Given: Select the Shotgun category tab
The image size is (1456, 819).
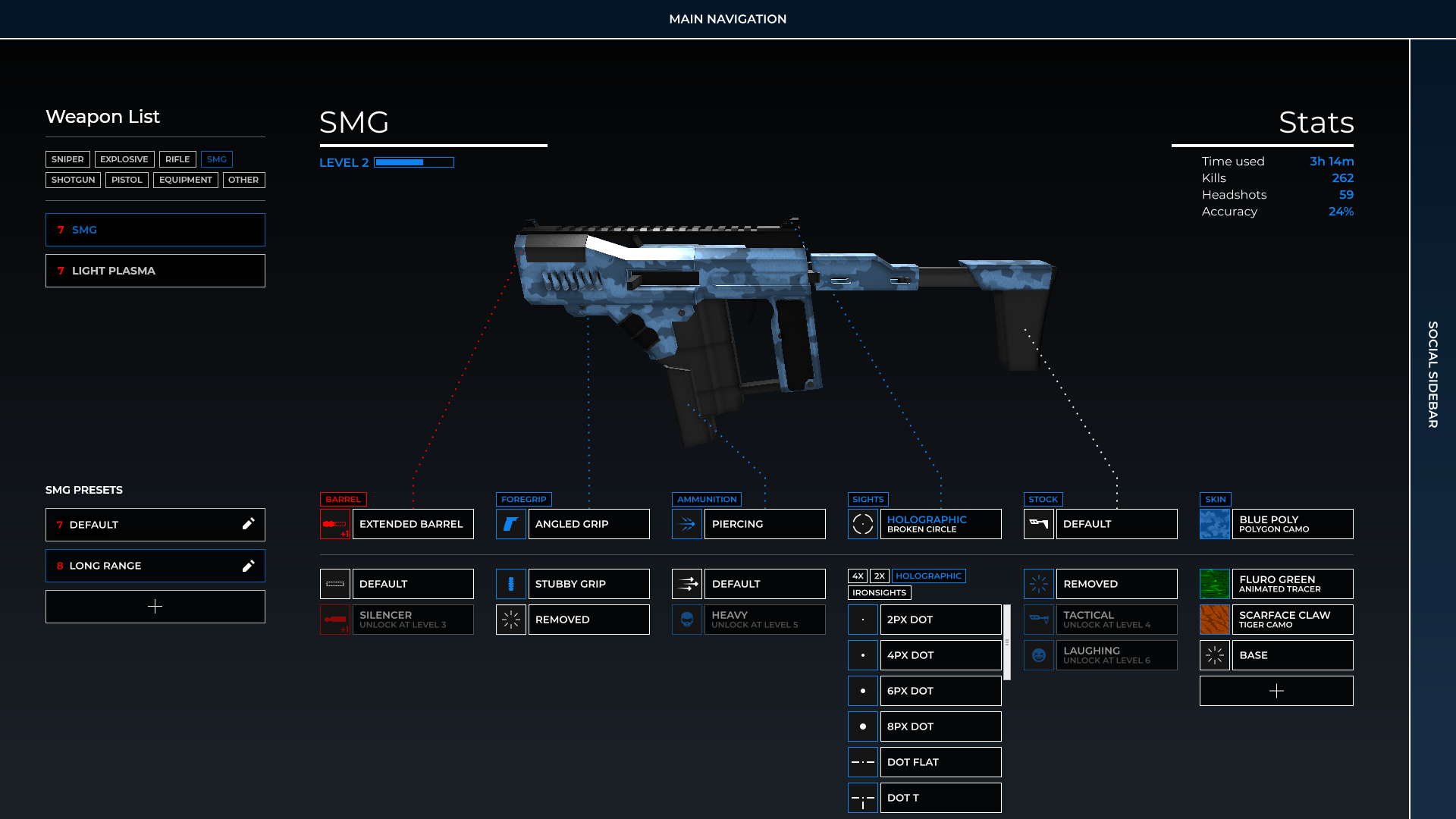Looking at the screenshot, I should pyautogui.click(x=73, y=180).
